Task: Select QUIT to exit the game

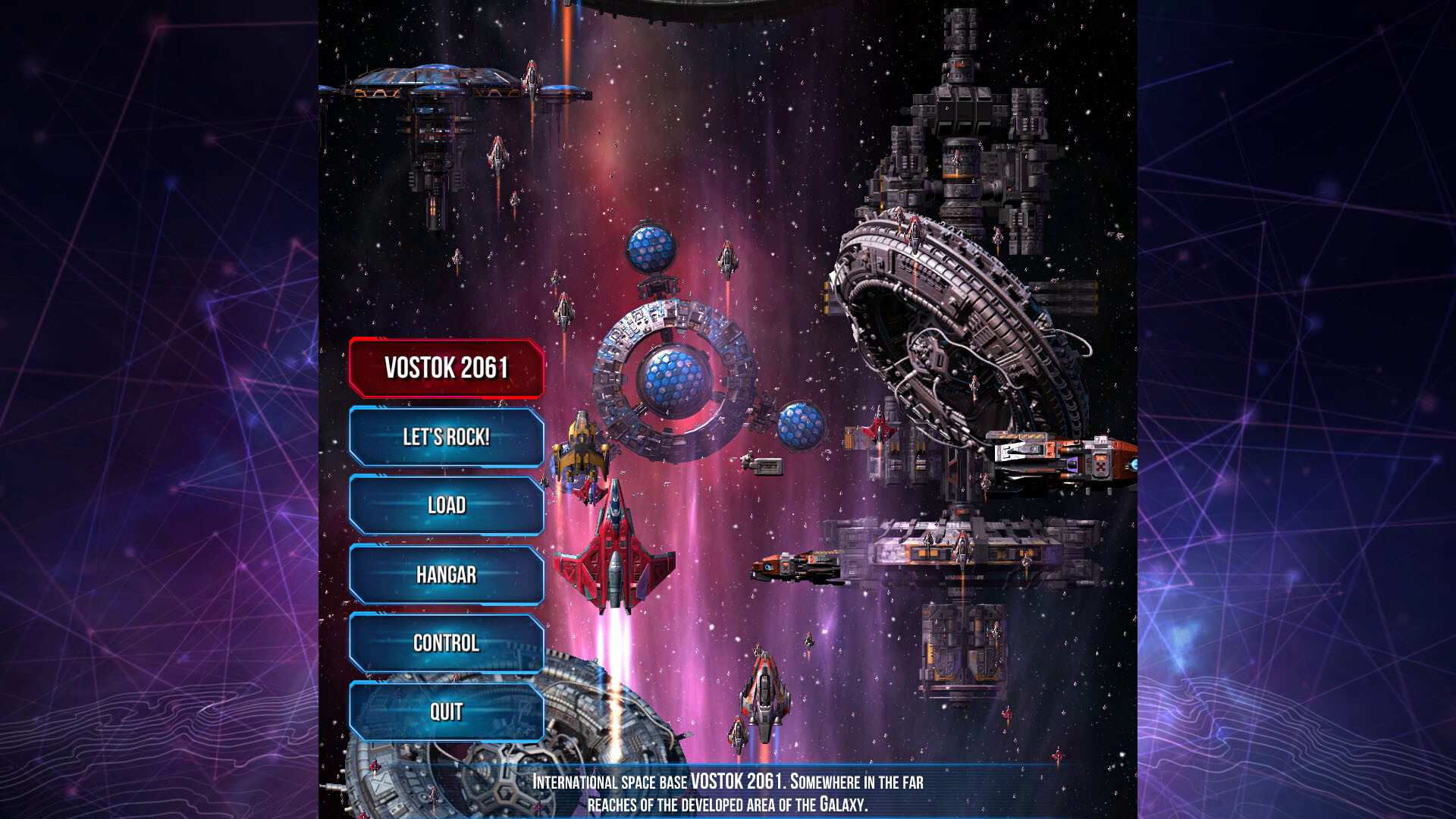Action: (x=446, y=711)
